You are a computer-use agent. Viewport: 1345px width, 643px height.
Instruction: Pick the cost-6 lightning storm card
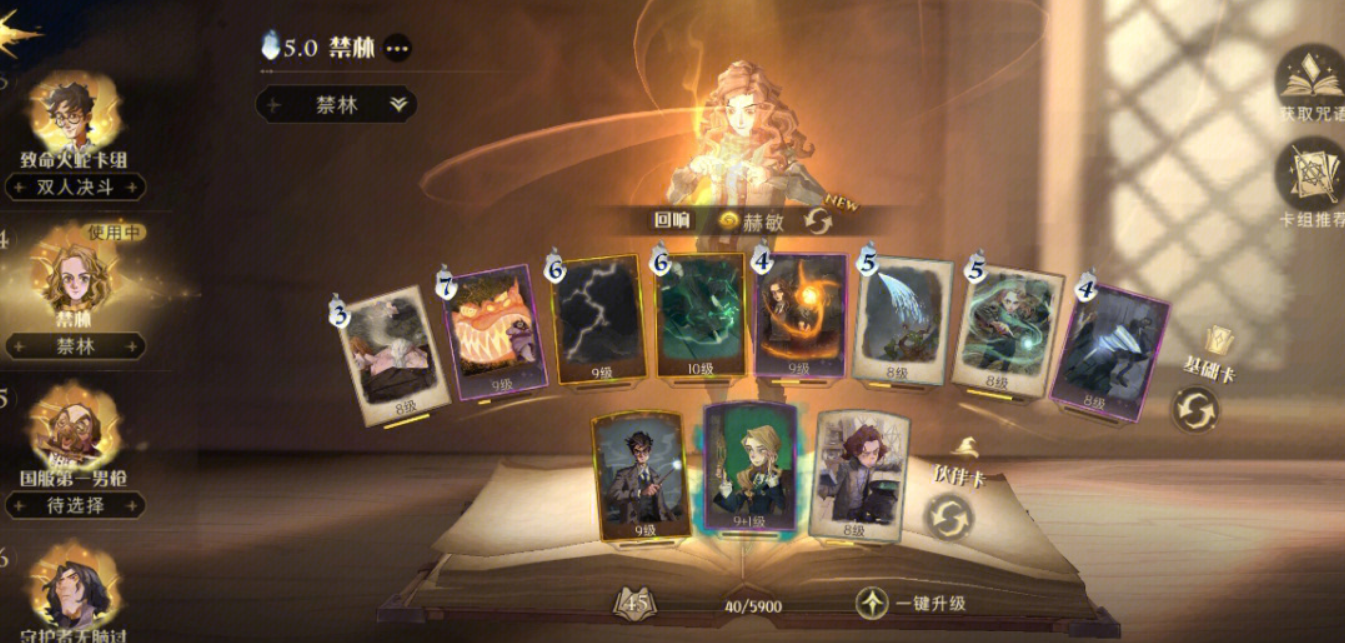point(598,320)
